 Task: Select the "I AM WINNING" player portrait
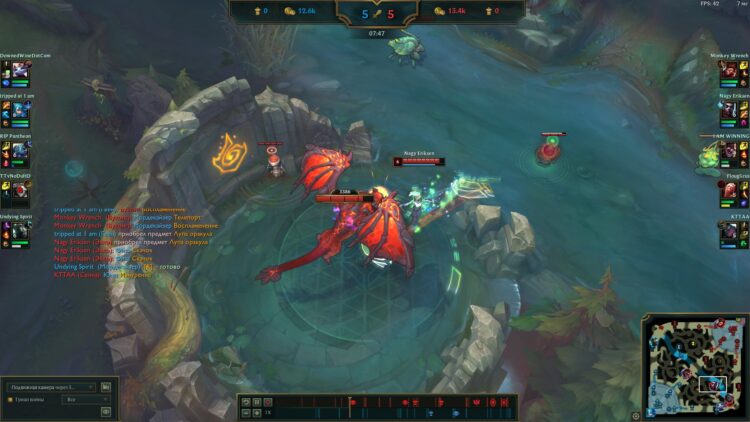tap(729, 148)
